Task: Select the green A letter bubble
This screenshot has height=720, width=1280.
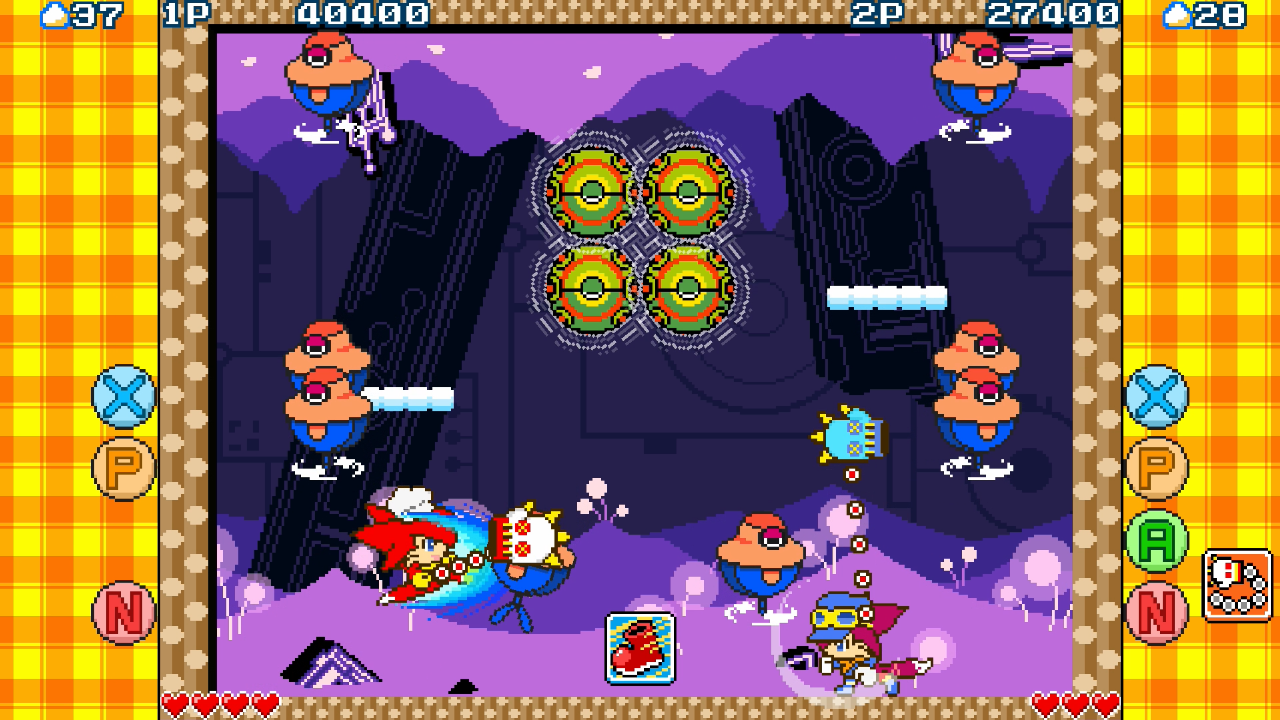Action: pyautogui.click(x=1157, y=540)
